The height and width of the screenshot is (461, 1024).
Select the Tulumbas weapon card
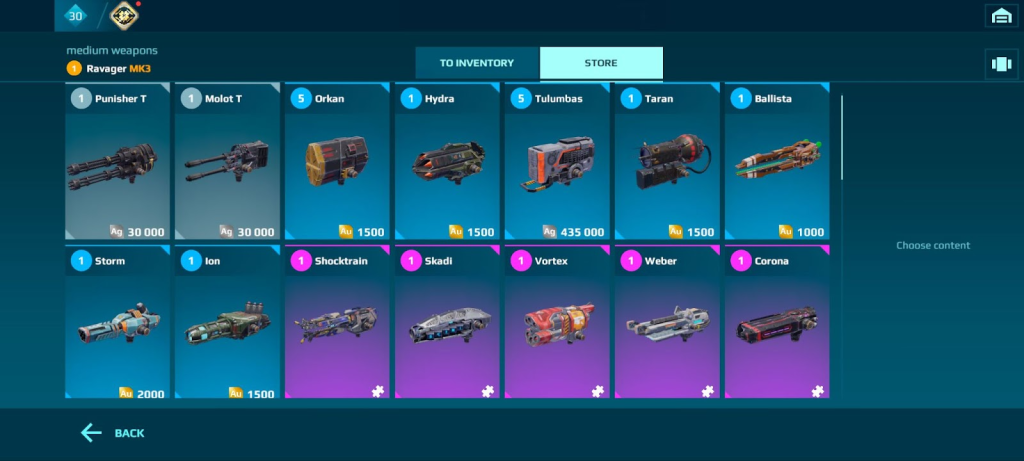pos(557,162)
